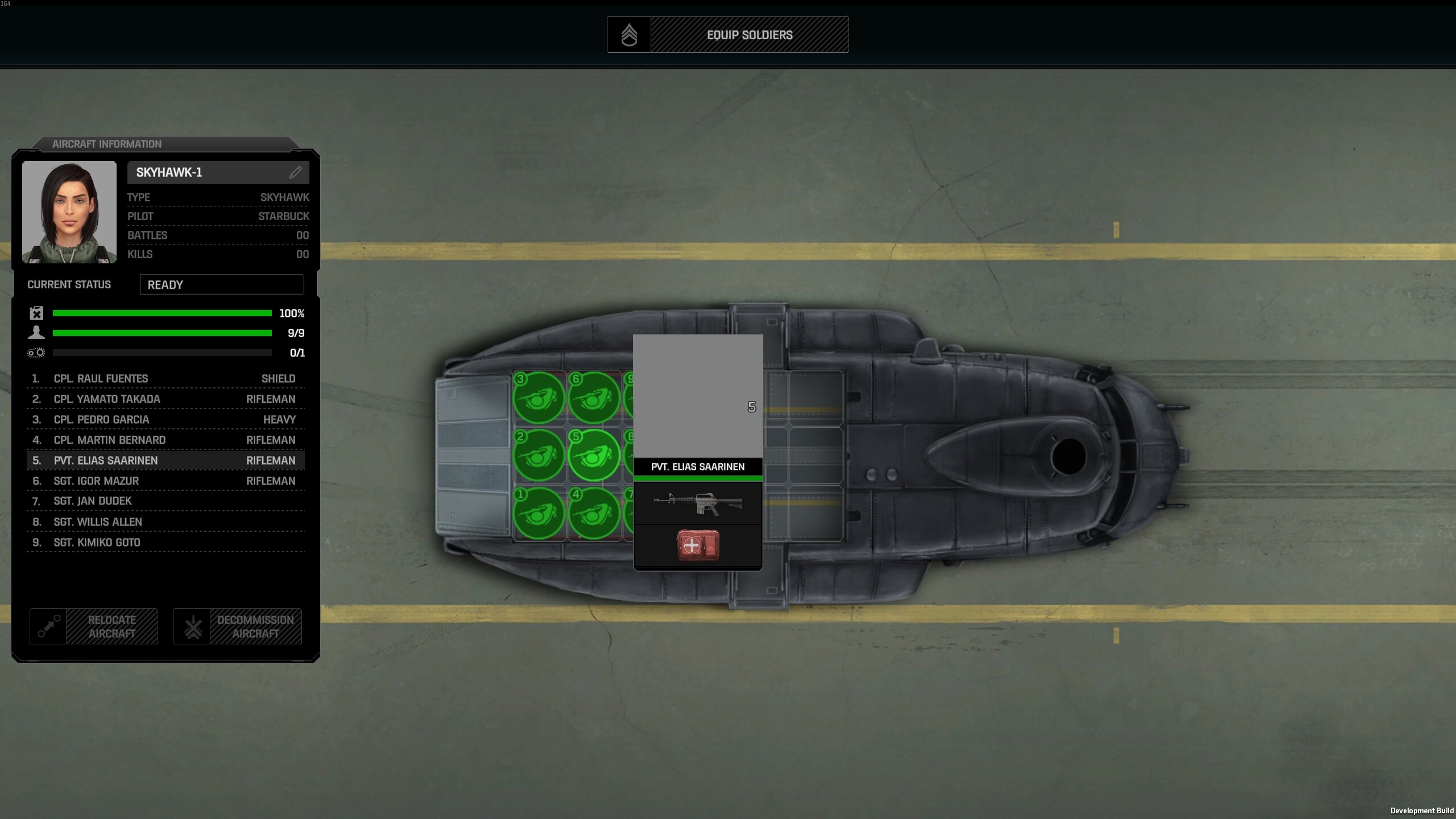Image resolution: width=1456 pixels, height=819 pixels.
Task: Select Sgt. Kimiko Goto row
Action: (x=165, y=543)
